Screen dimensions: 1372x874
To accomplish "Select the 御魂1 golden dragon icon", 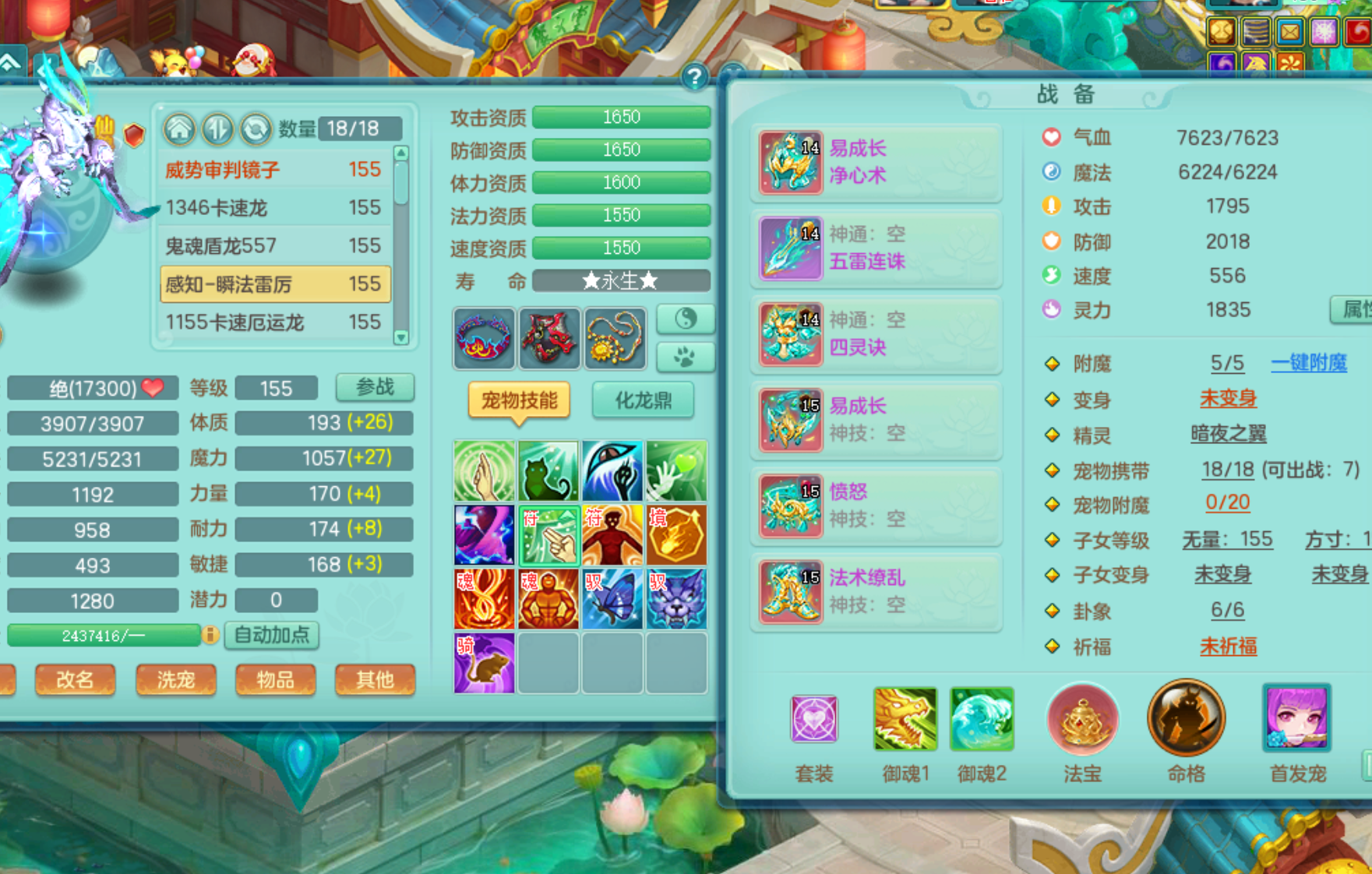I will pyautogui.click(x=905, y=719).
